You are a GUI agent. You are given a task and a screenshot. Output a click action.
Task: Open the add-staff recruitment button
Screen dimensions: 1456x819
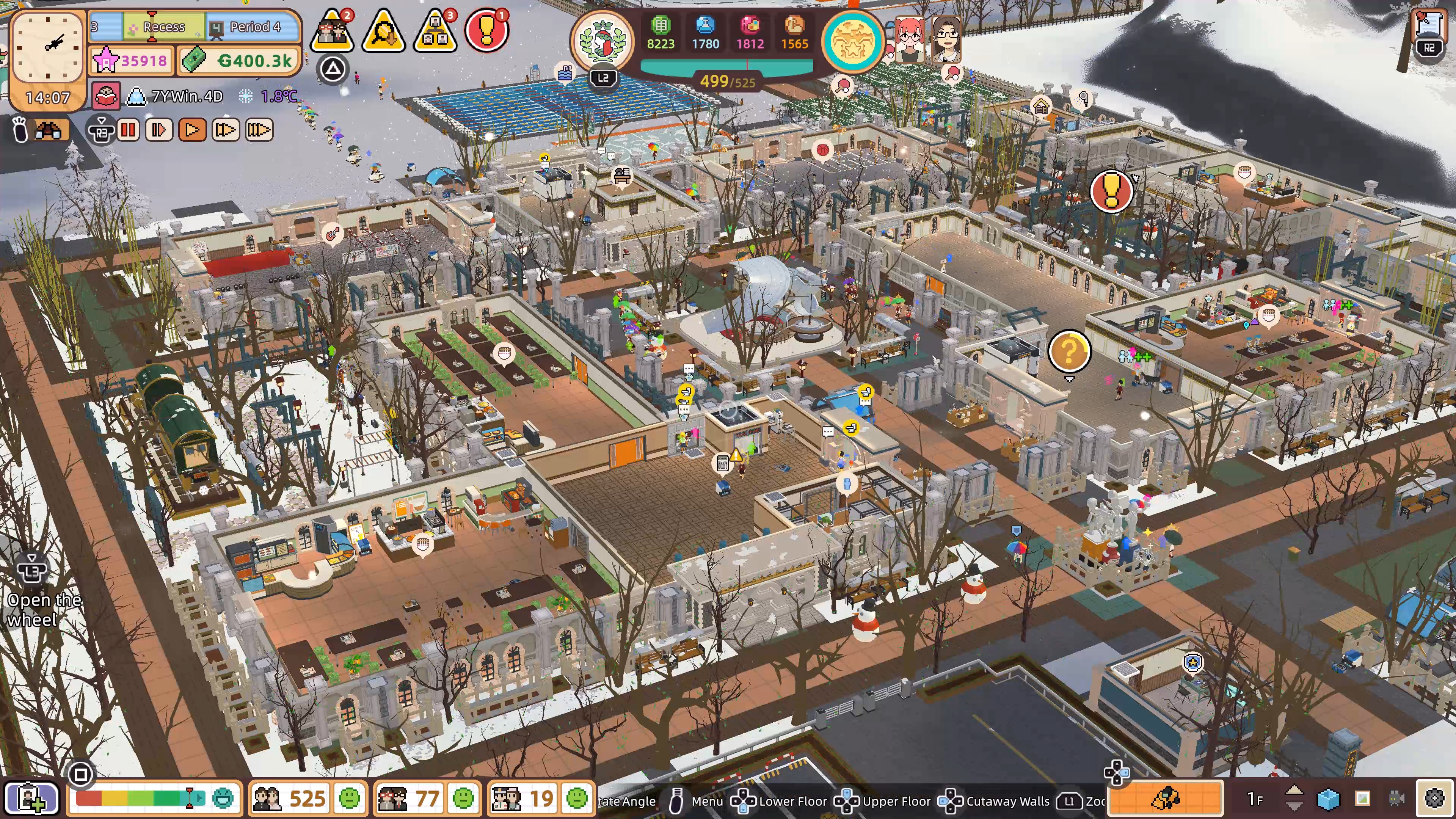31,798
